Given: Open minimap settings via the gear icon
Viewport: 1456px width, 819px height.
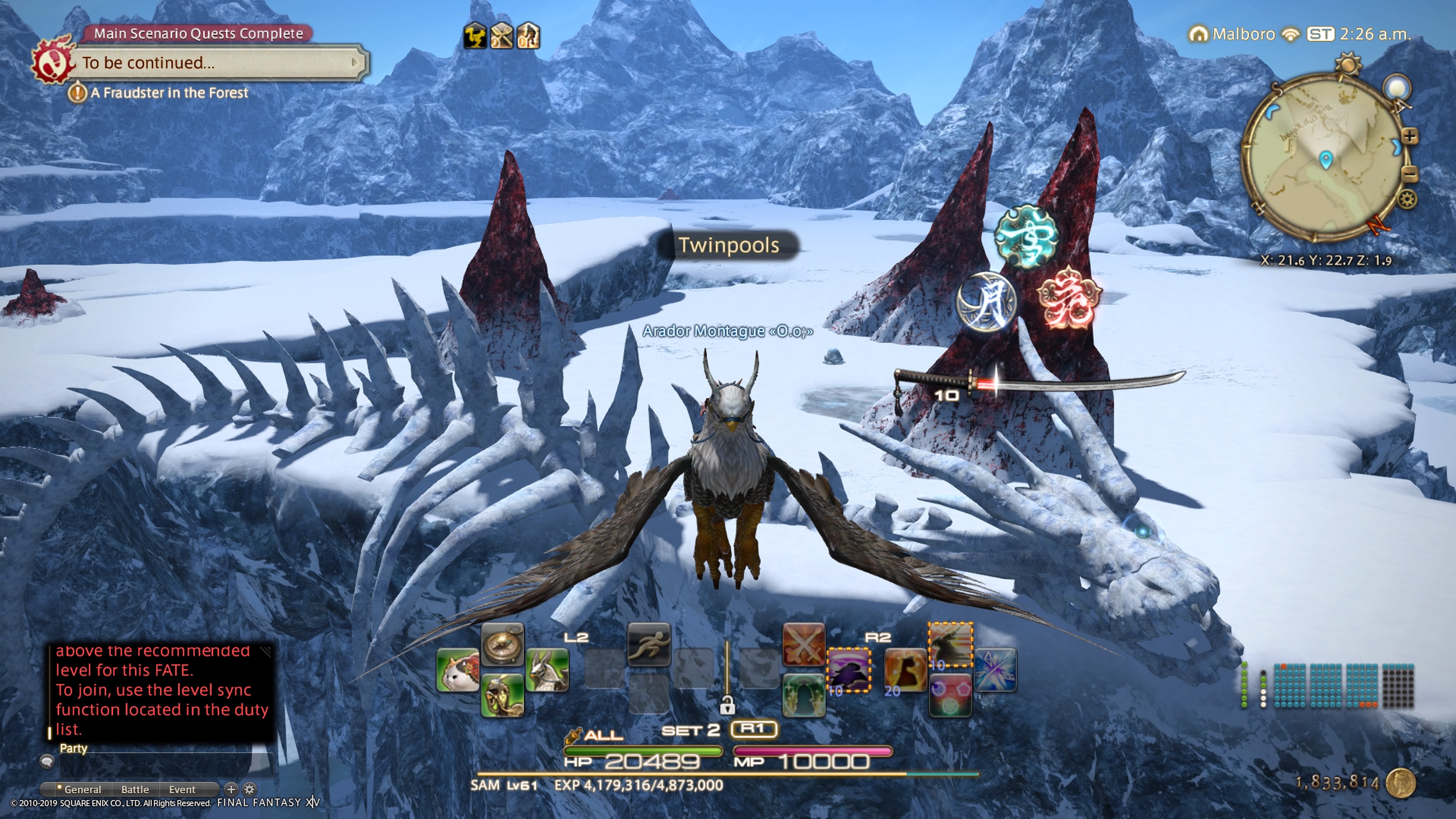Looking at the screenshot, I should 1407,199.
